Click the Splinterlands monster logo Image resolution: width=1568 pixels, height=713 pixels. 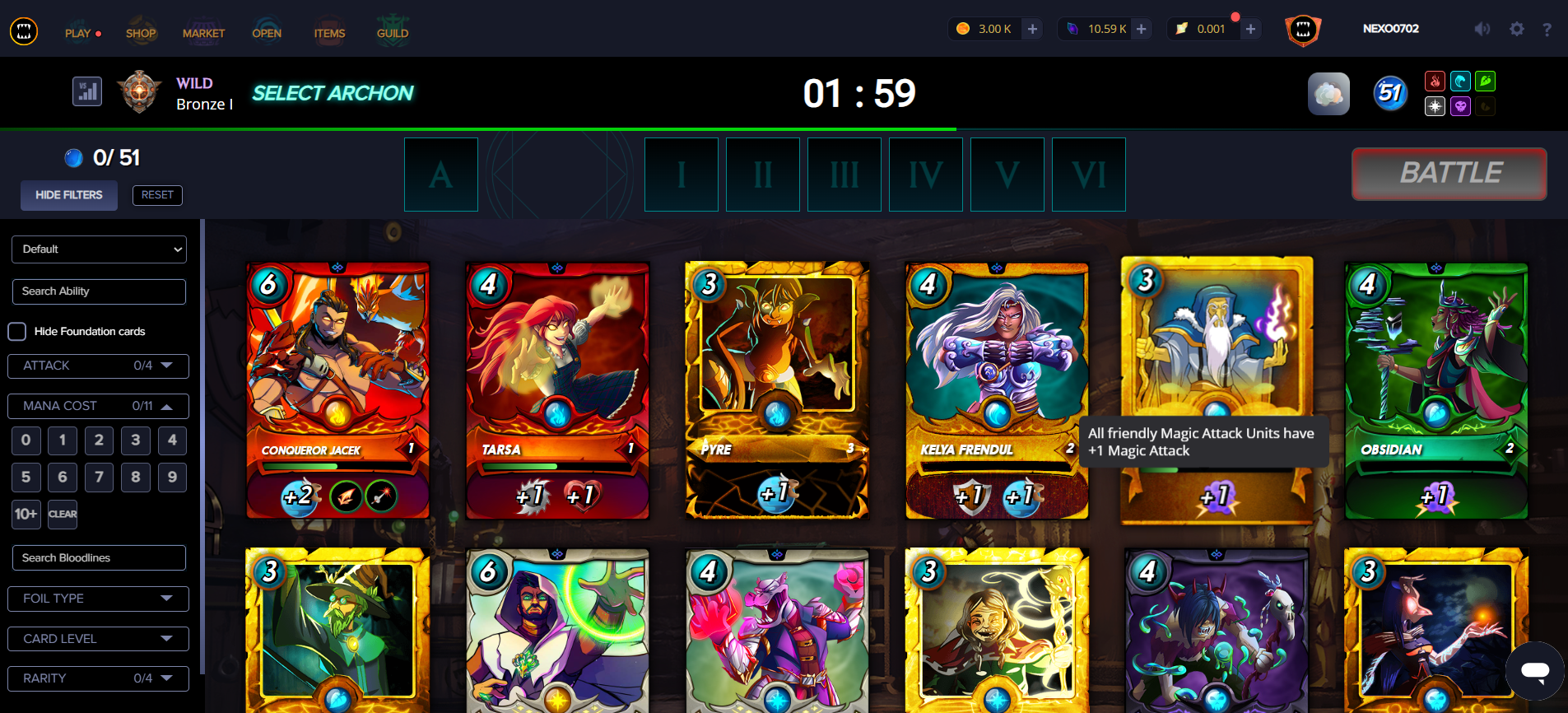coord(24,30)
